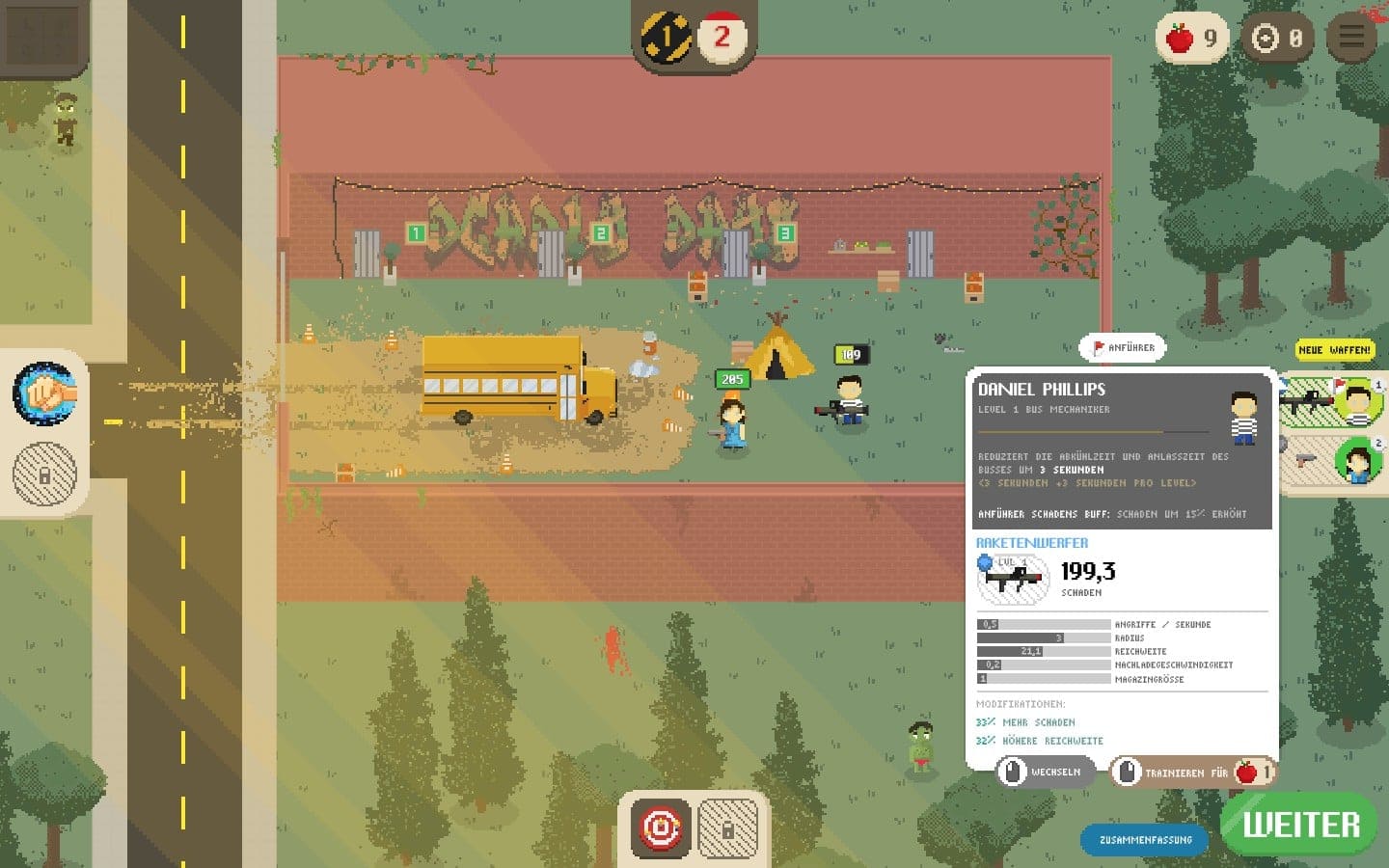
Task: Select Daniel Phillips' rocket launcher slot
Action: click(x=1332, y=400)
